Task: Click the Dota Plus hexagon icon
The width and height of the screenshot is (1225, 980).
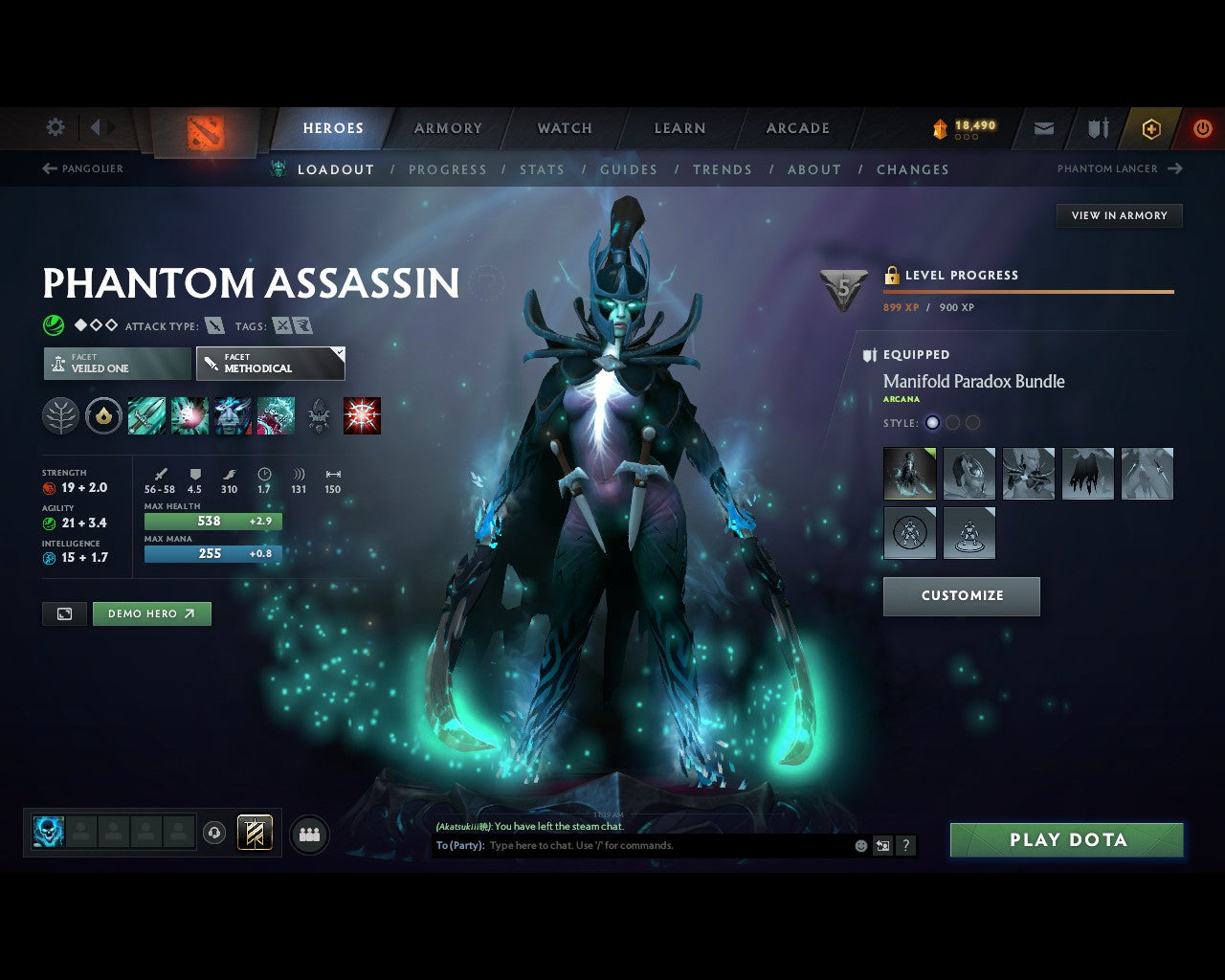Action: coord(1151,128)
